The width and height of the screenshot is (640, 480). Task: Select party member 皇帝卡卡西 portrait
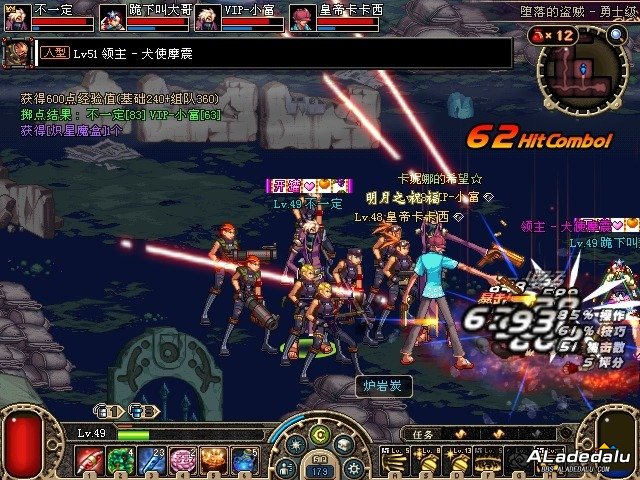(x=301, y=18)
